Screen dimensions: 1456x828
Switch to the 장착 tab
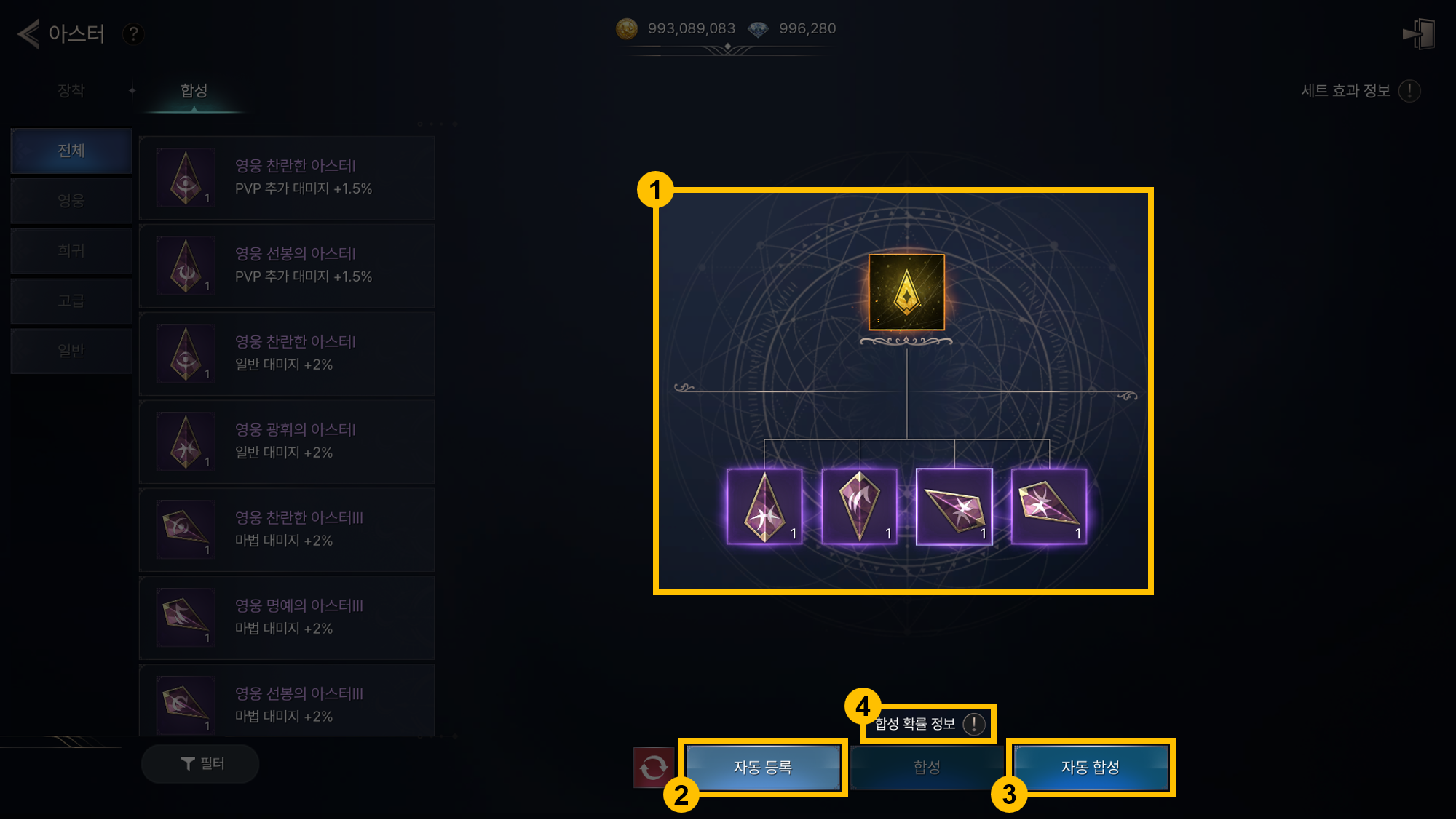71,90
